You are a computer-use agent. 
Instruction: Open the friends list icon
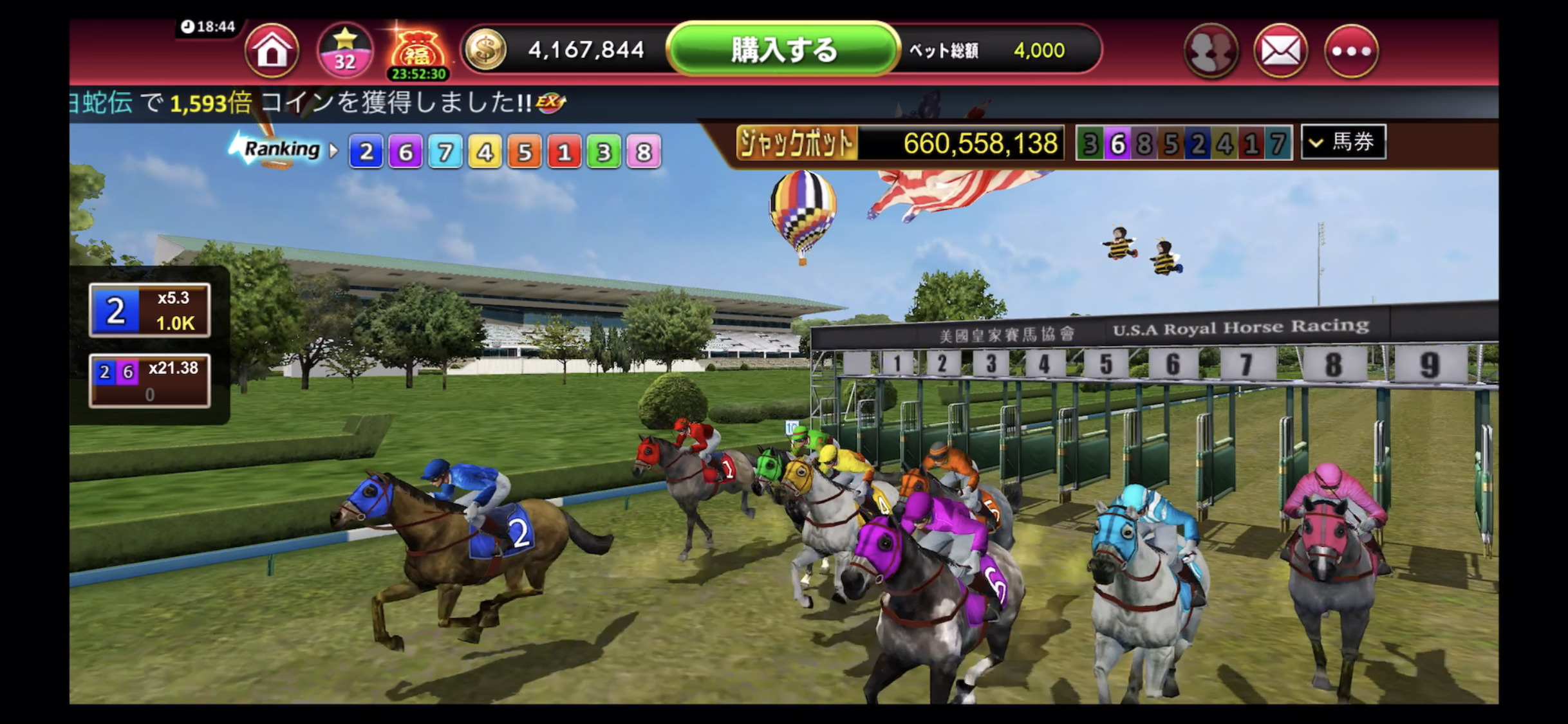pos(1210,51)
